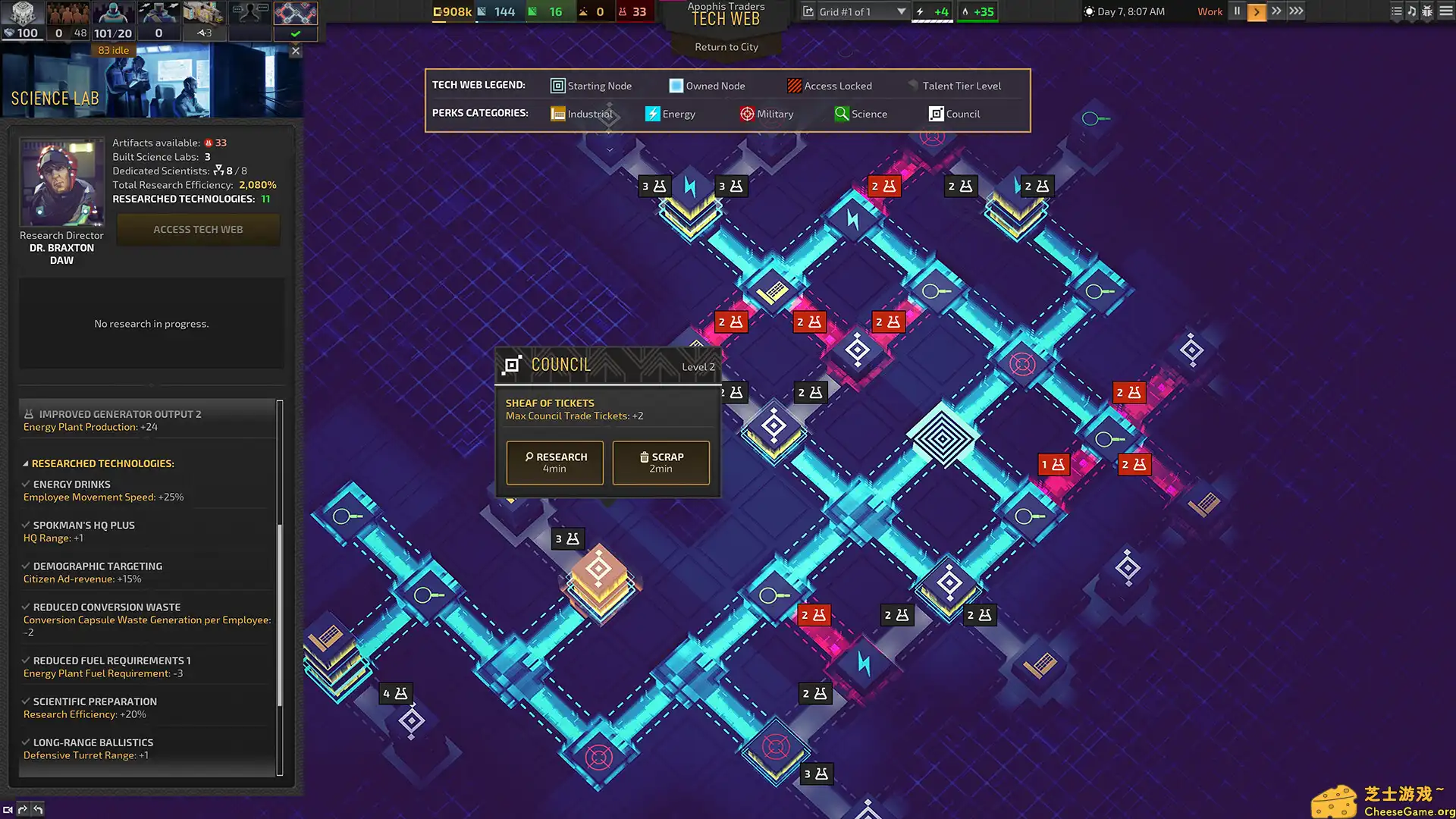Select the tech web thumbnail tab
Screen dimensions: 1456x819
[x=295, y=14]
